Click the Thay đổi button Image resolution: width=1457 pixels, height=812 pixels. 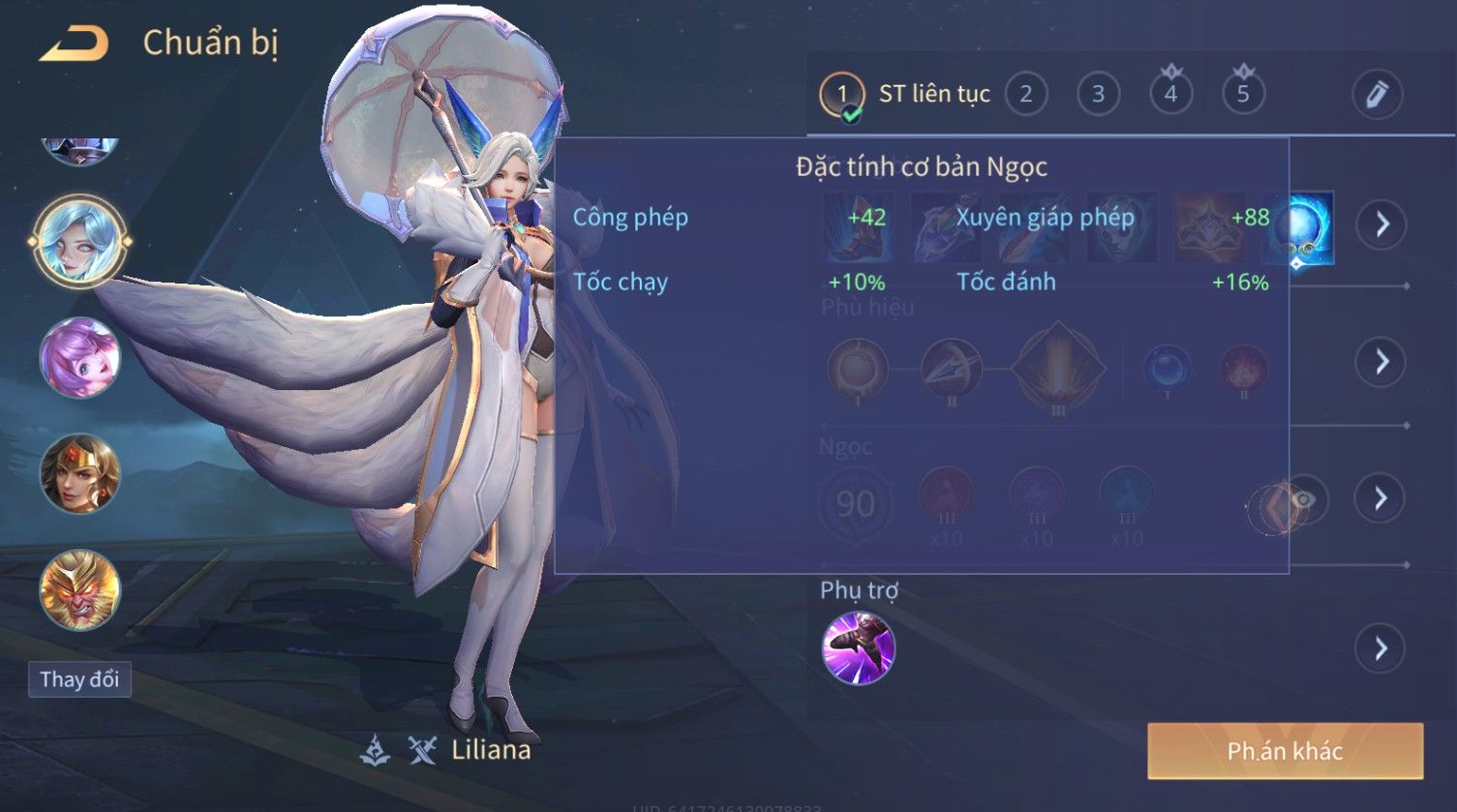79,679
